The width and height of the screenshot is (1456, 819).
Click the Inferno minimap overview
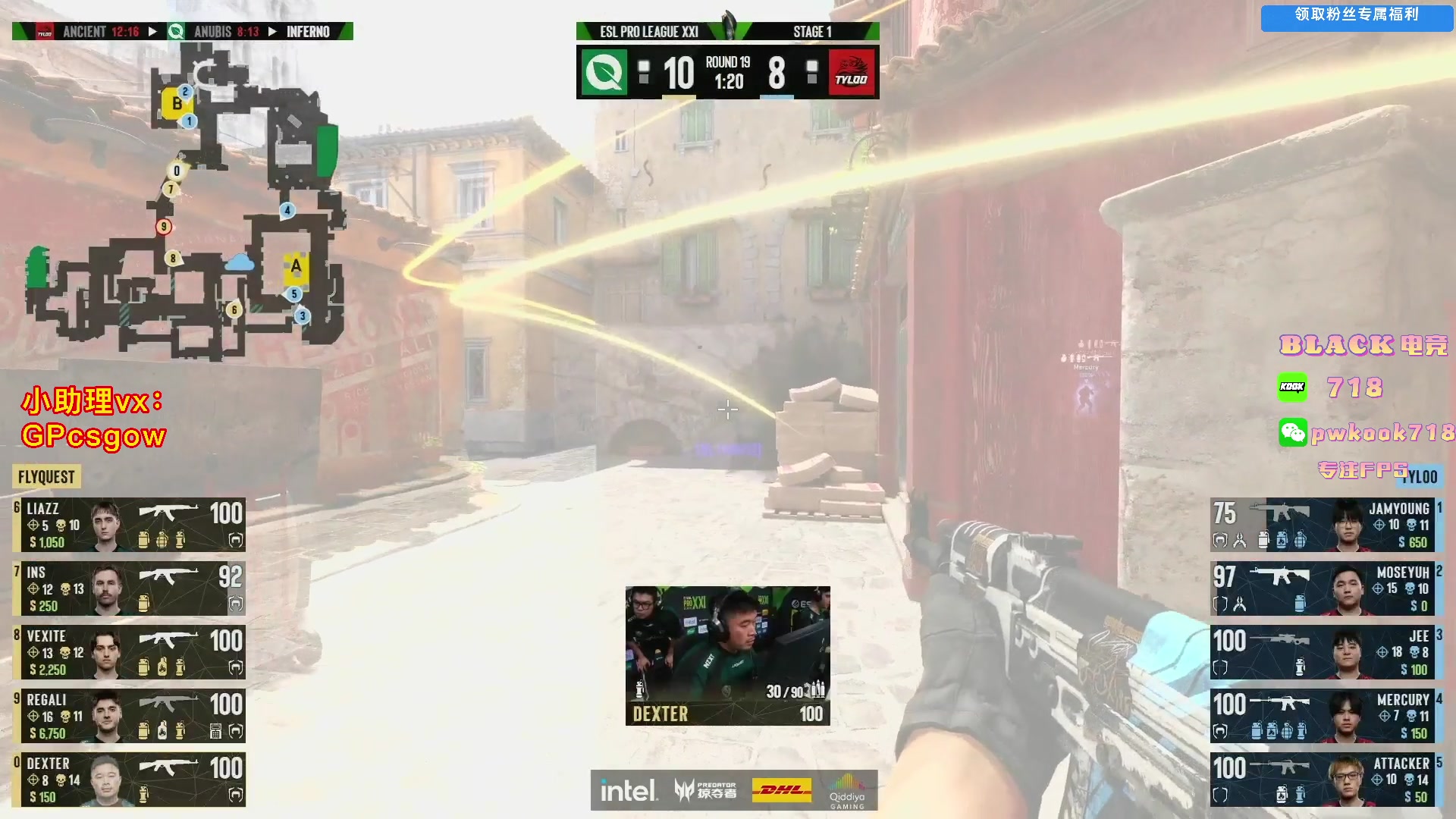point(190,205)
